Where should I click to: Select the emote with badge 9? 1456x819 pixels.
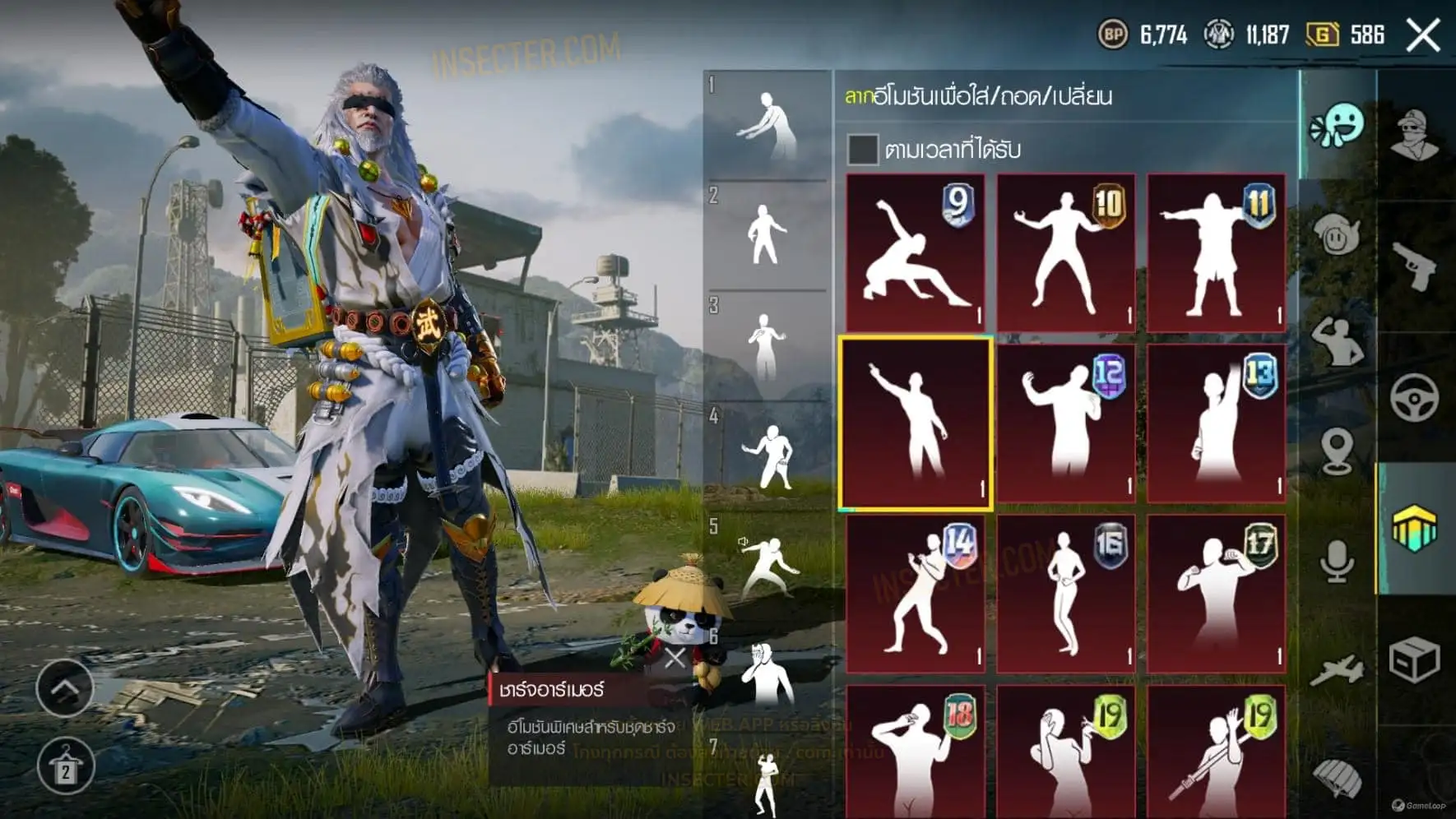pyautogui.click(x=916, y=252)
